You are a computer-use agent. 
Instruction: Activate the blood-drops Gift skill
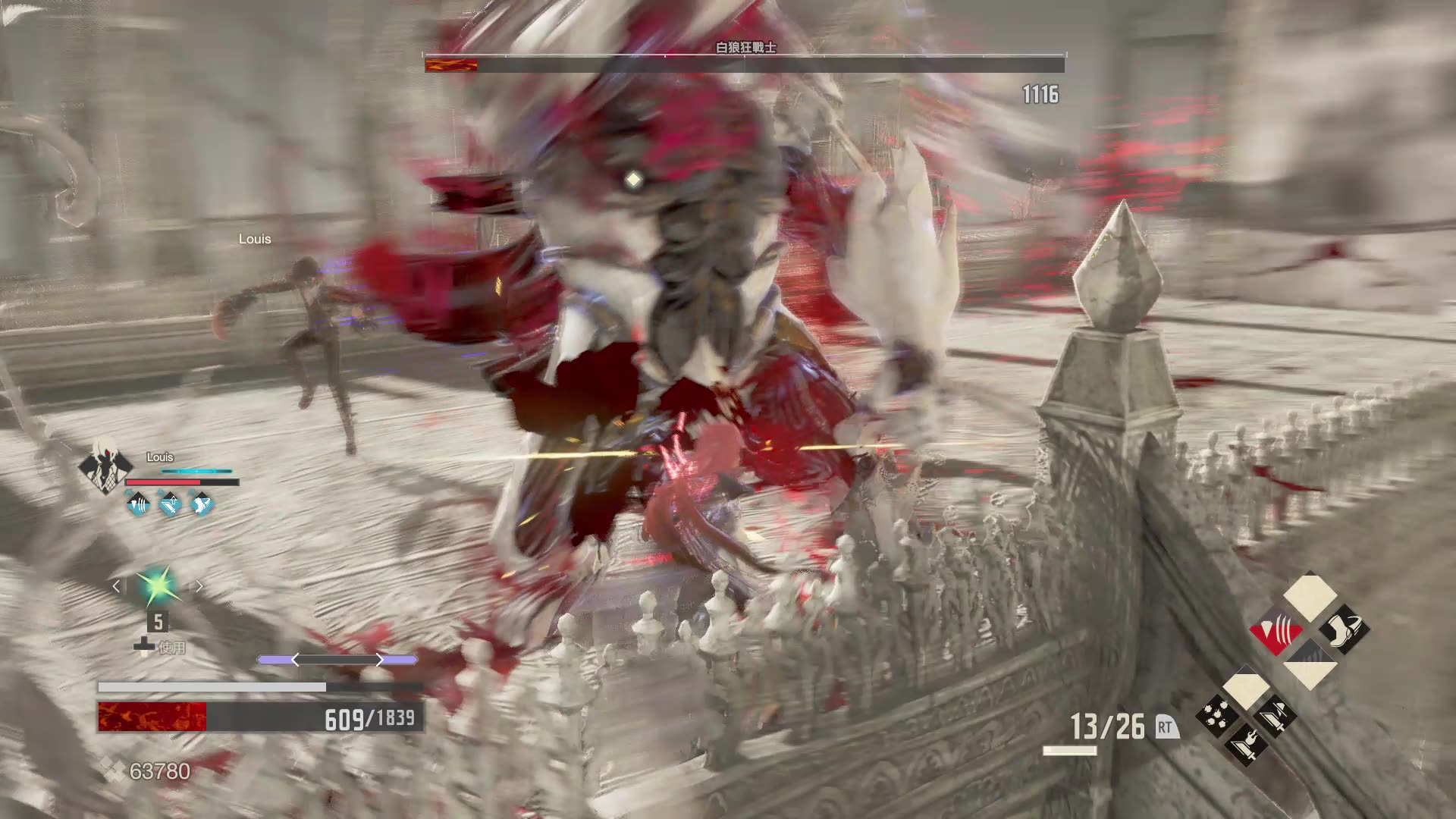(1217, 714)
